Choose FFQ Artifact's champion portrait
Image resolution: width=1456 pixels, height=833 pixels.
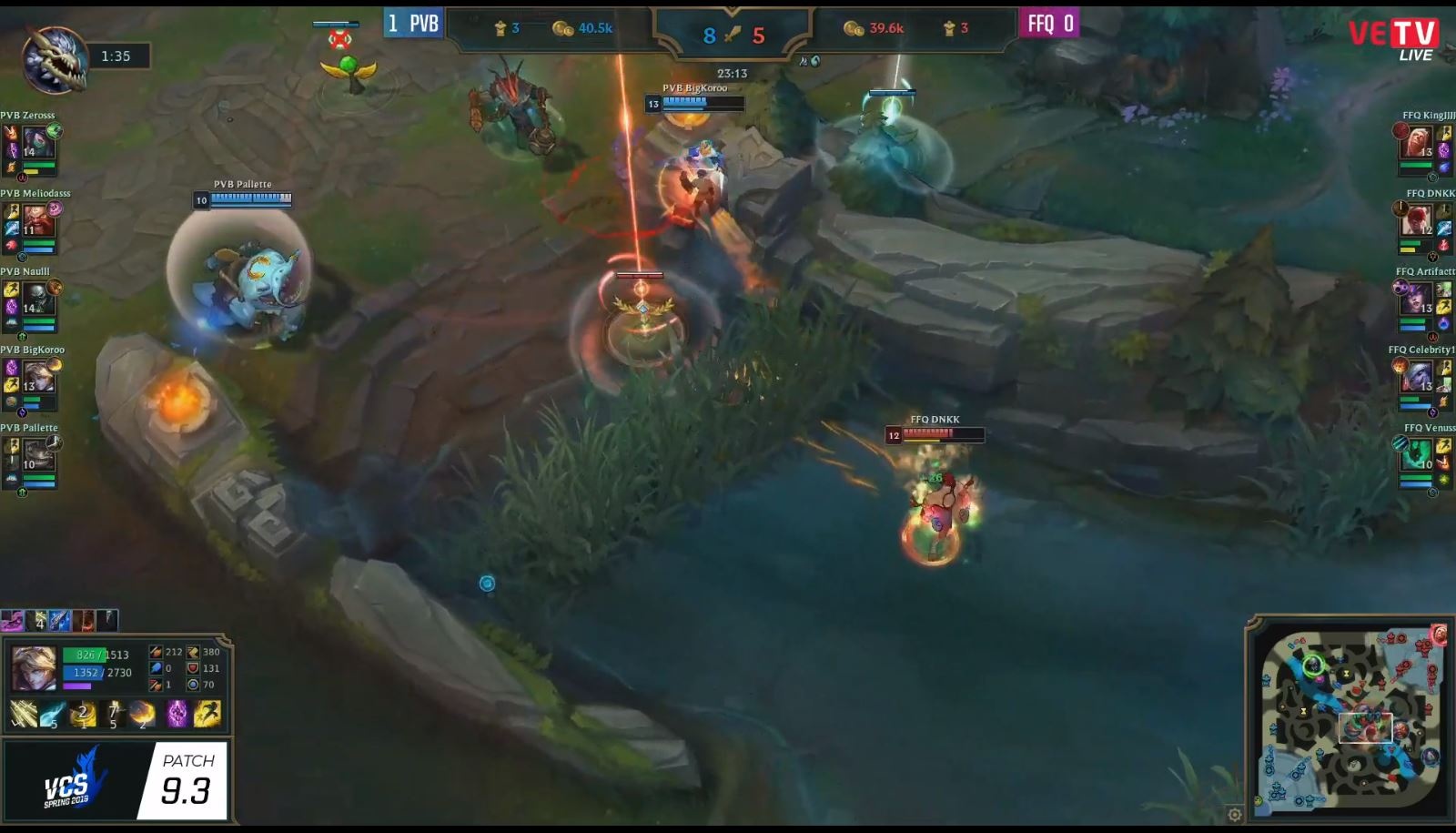1416,300
